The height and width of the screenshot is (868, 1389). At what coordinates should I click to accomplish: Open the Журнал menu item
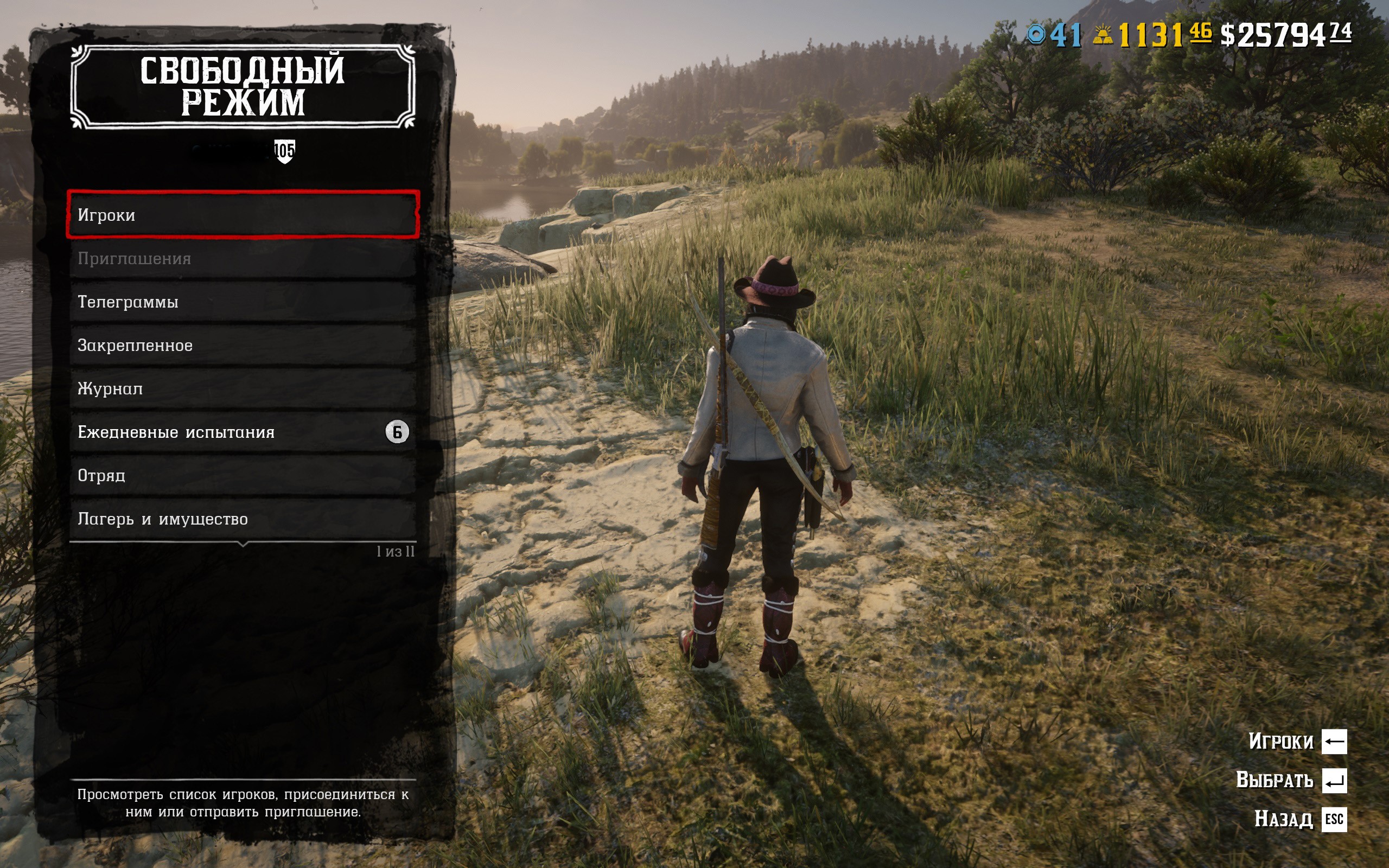click(243, 388)
